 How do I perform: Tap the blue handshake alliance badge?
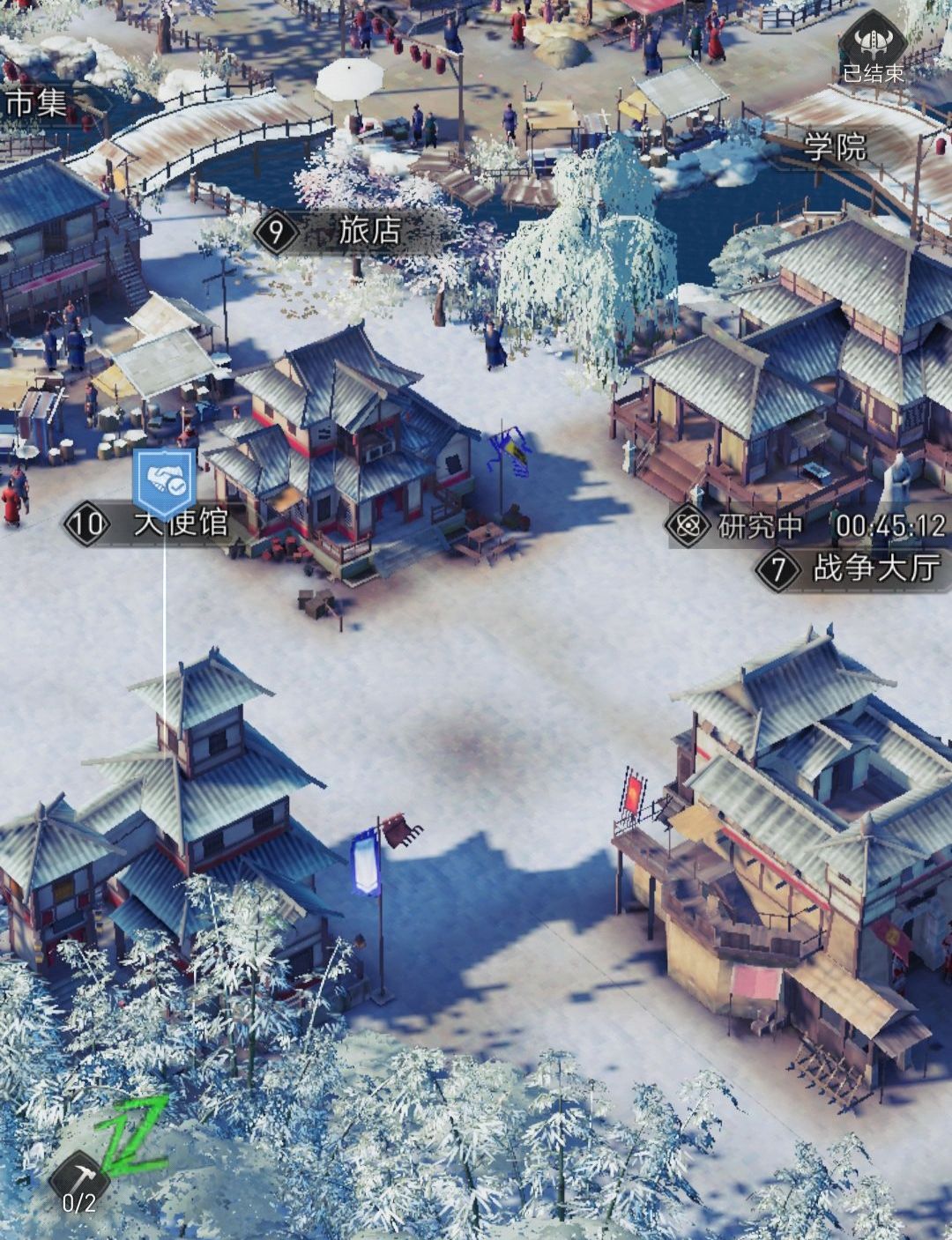pos(160,481)
